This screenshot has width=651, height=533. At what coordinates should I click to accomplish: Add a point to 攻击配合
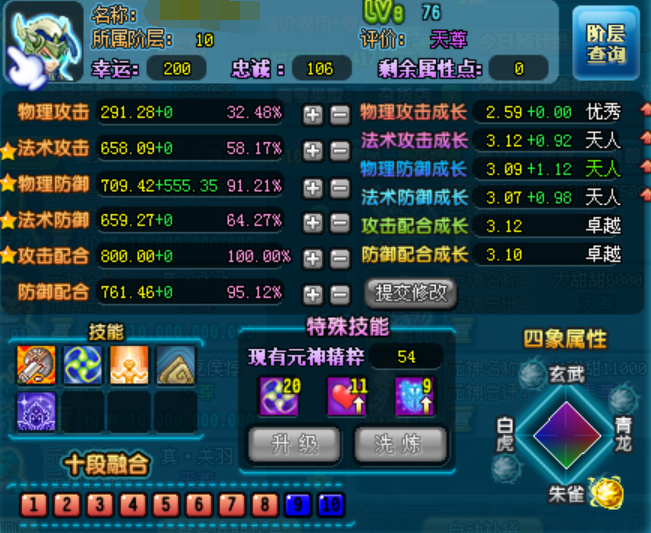(x=313, y=258)
